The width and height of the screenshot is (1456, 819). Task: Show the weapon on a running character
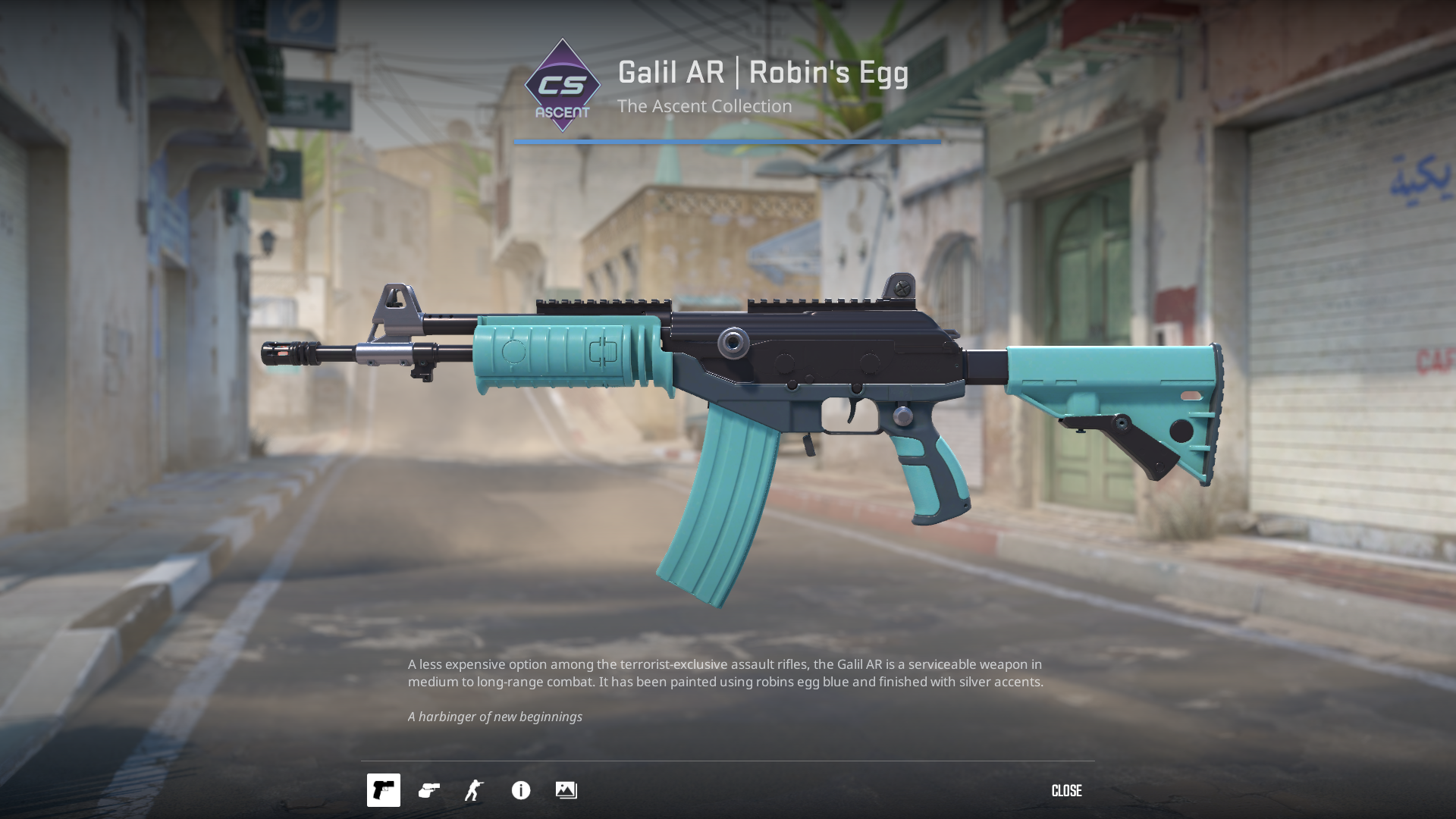[x=475, y=790]
